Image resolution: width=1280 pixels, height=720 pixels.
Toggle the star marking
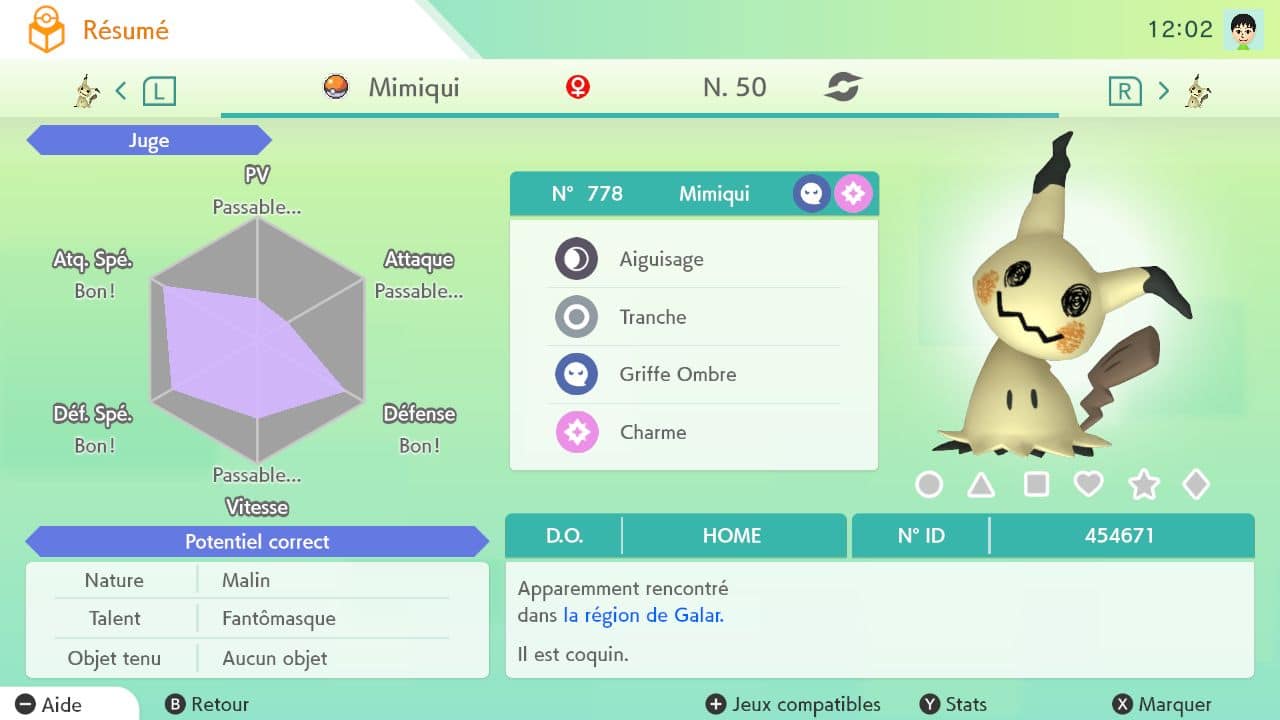tap(1143, 485)
